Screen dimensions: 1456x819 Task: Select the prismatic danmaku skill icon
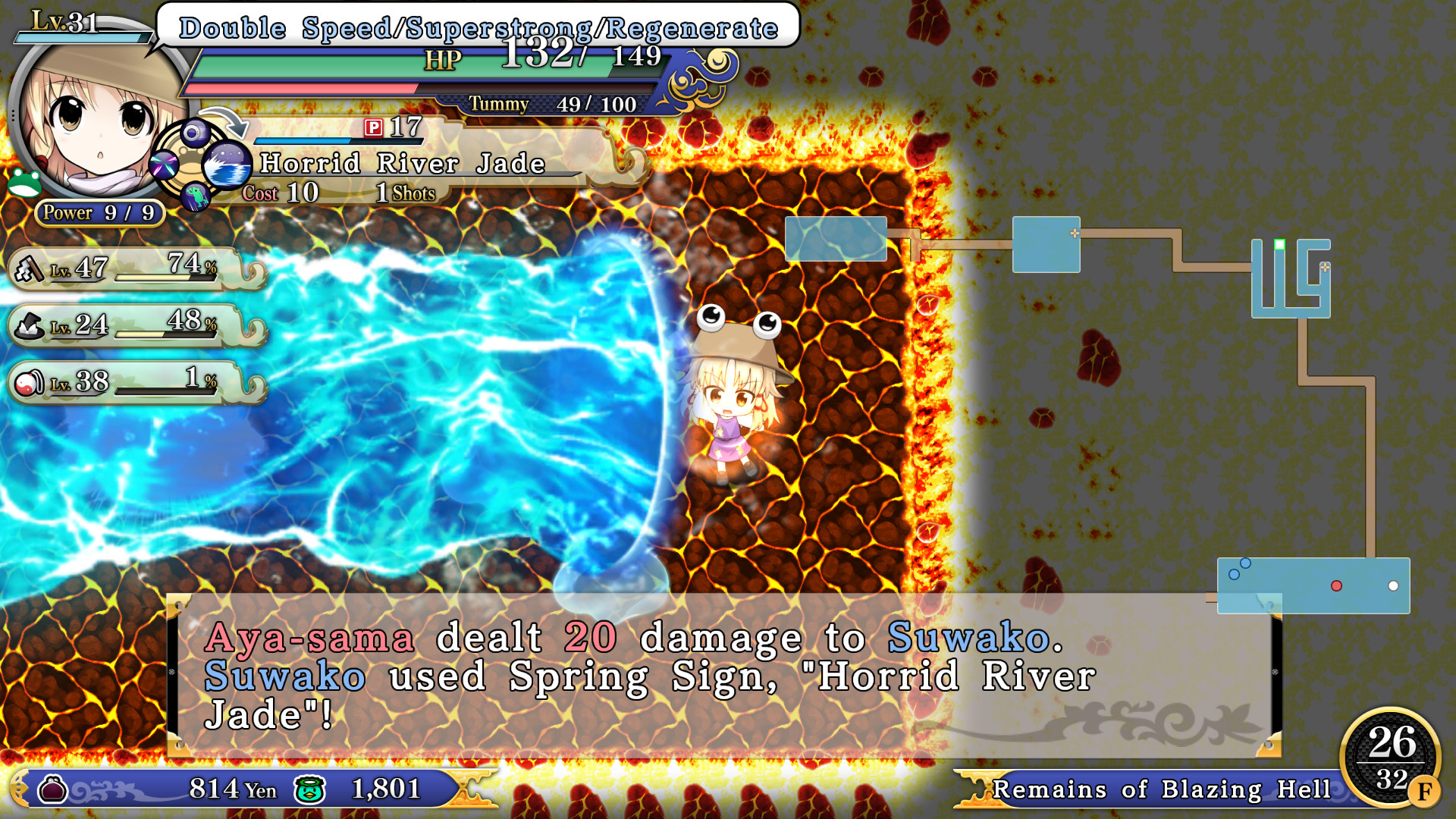pyautogui.click(x=164, y=163)
